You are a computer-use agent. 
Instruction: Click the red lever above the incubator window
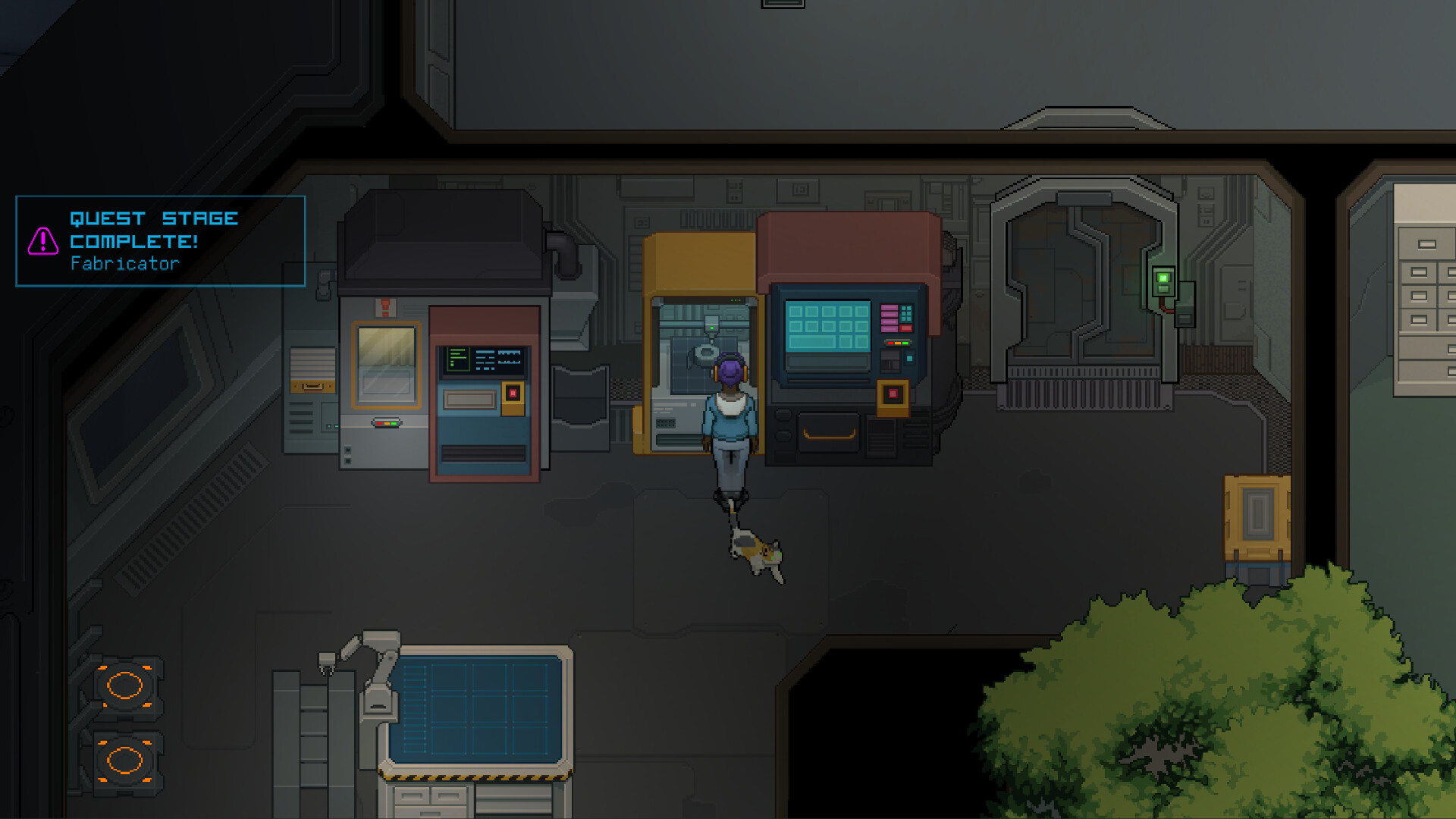(x=385, y=305)
